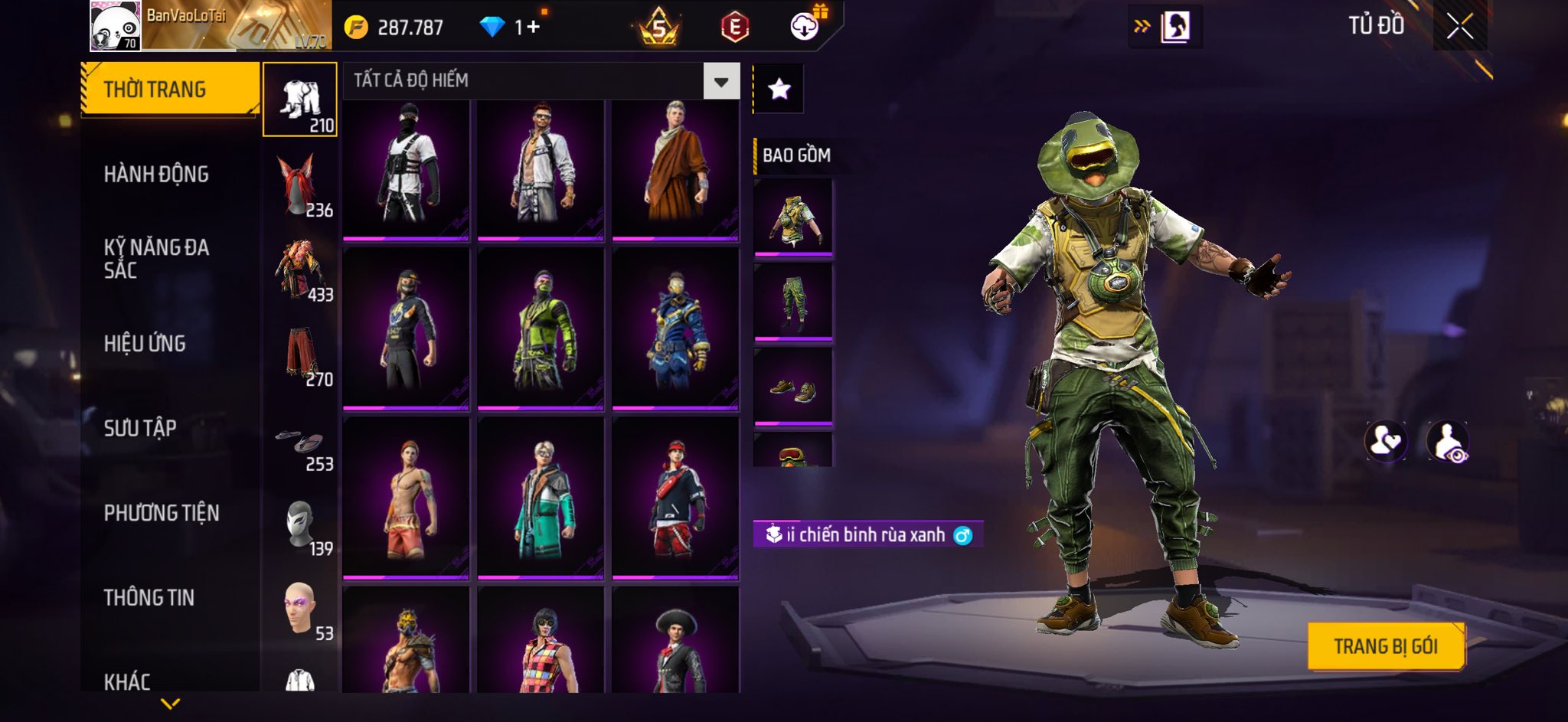This screenshot has height=722, width=1568.
Task: Close the TỦ ĐỒ wardrobe screen
Action: (1459, 27)
